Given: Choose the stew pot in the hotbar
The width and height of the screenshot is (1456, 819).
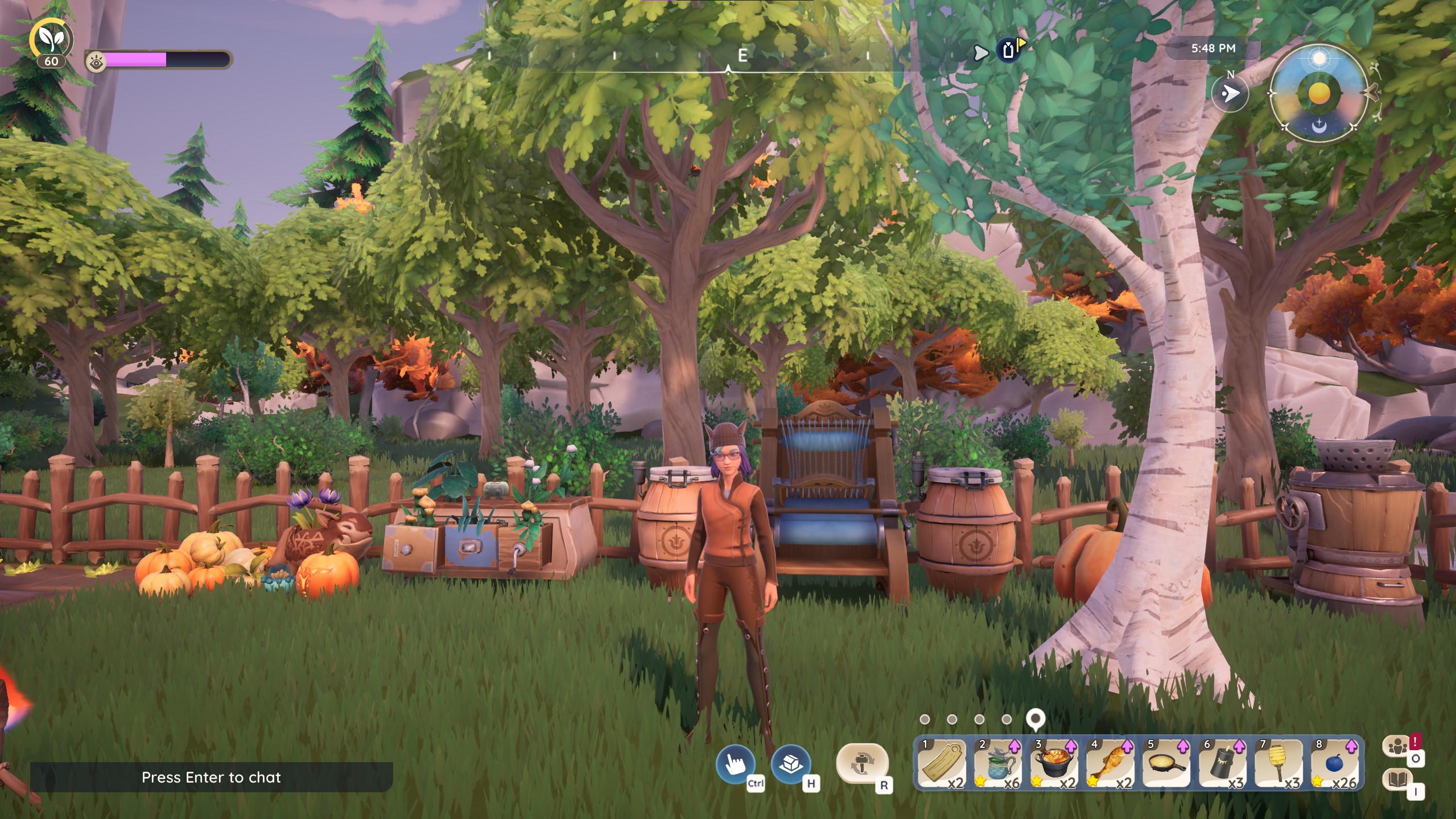Looking at the screenshot, I should [x=1054, y=764].
